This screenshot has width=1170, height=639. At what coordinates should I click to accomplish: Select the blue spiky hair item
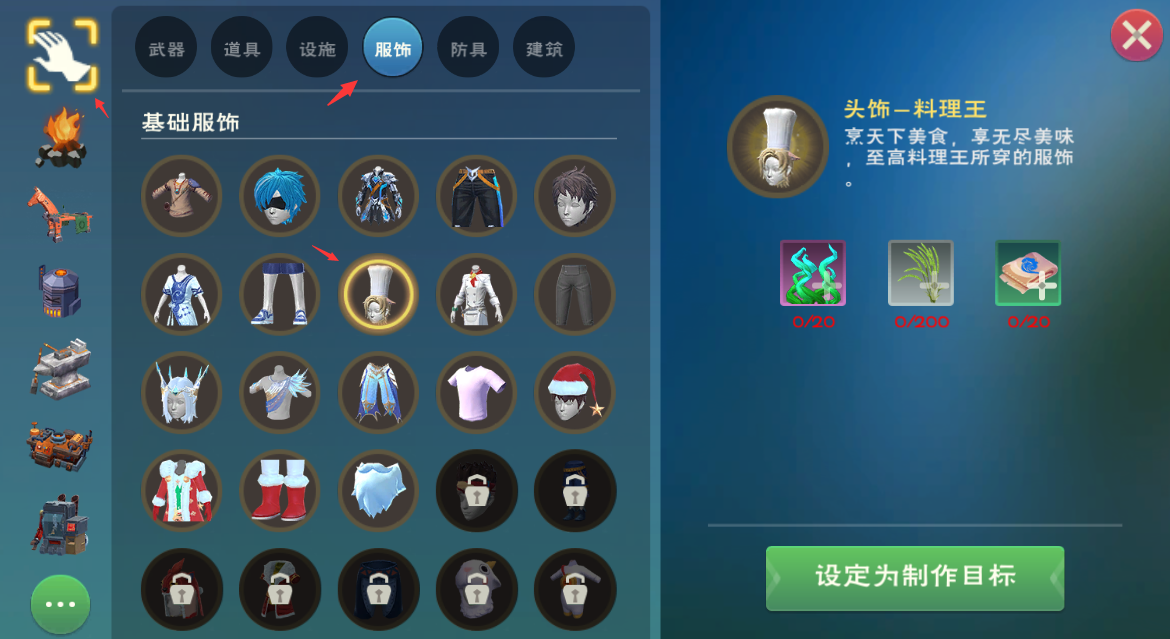coord(280,195)
